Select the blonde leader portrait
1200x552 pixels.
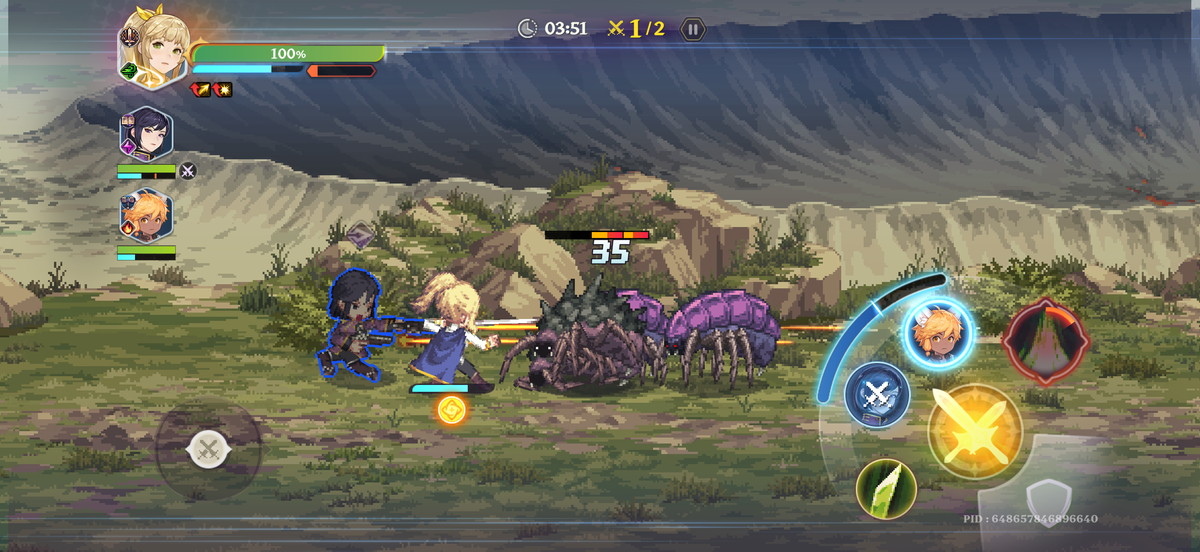(156, 44)
